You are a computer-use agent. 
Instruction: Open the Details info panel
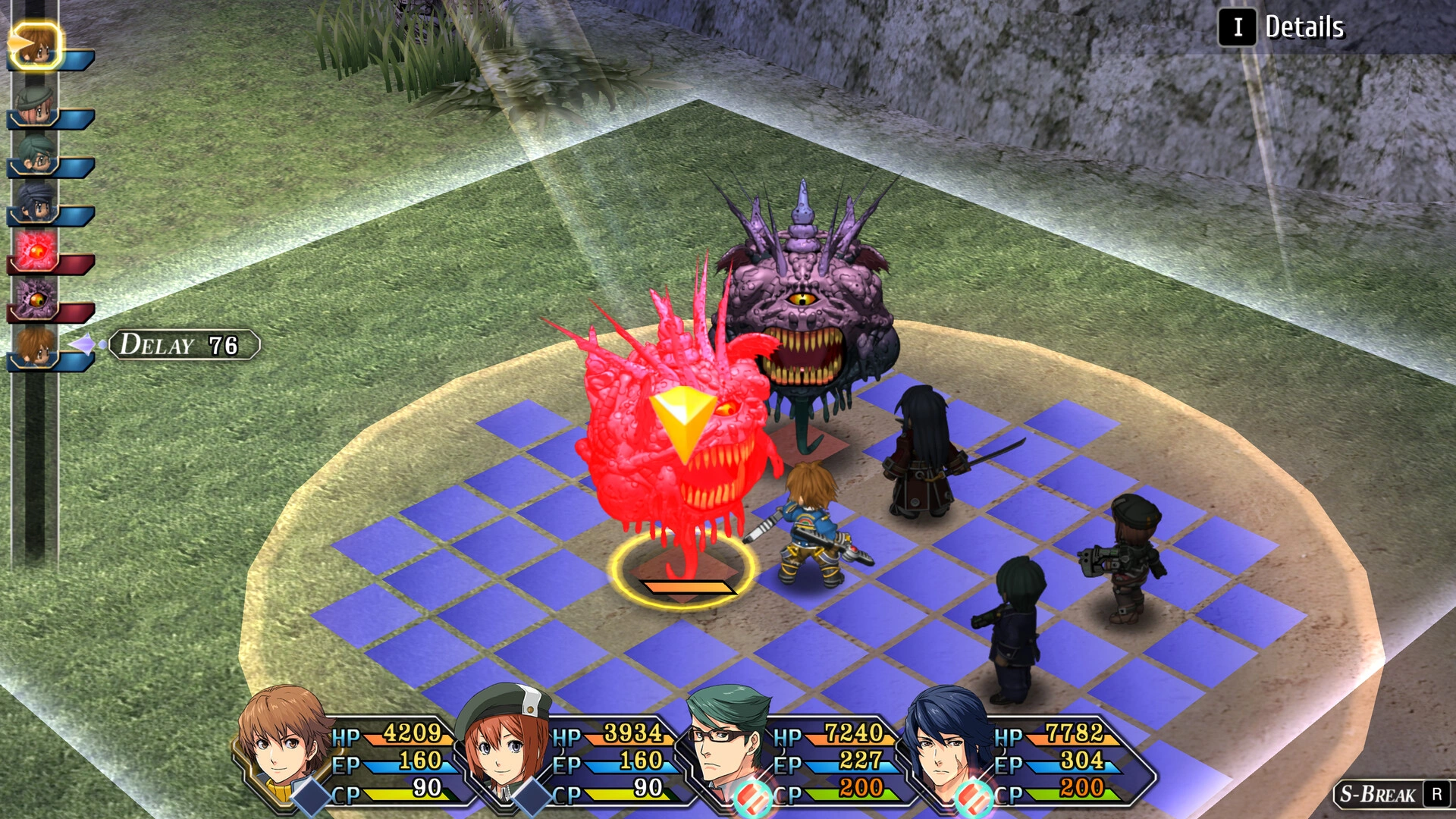click(1283, 27)
